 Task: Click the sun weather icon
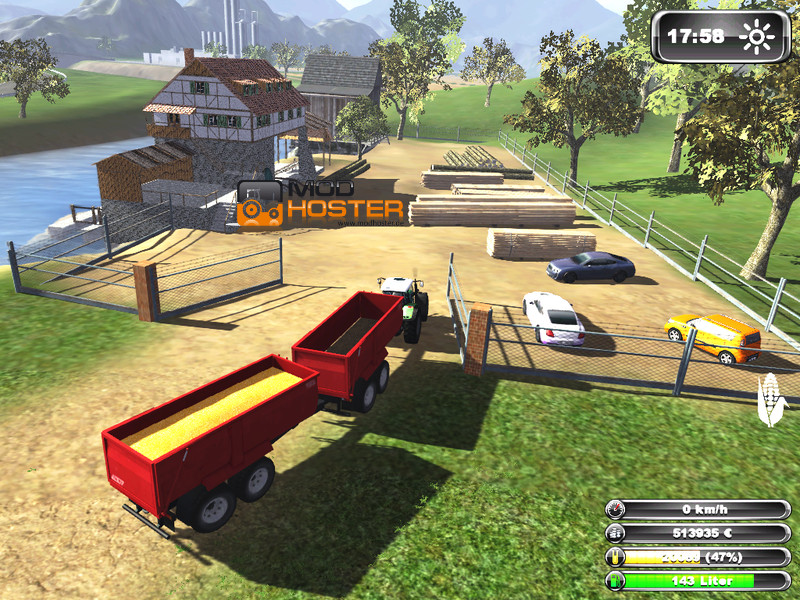tap(757, 38)
